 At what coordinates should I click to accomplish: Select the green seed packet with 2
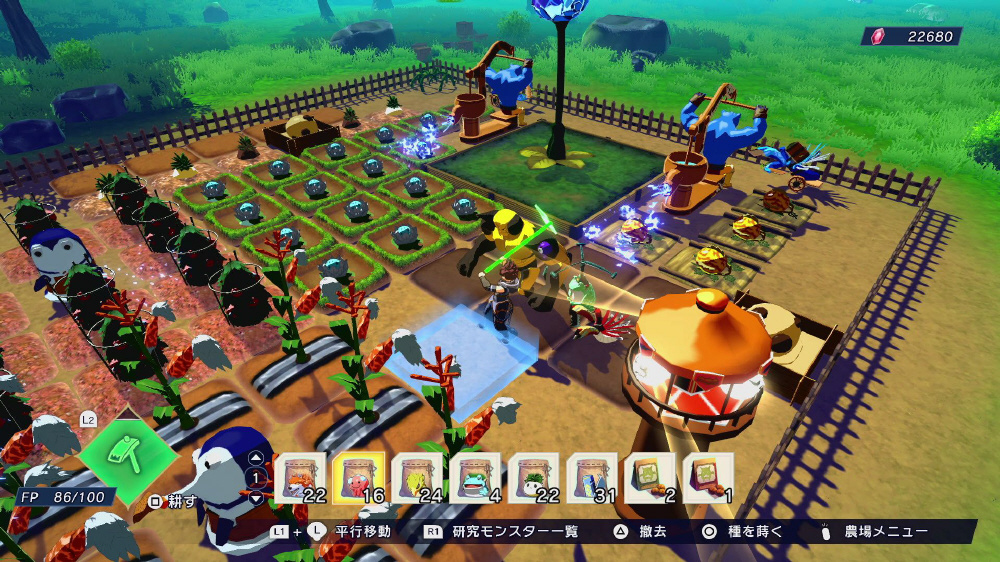(x=650, y=478)
